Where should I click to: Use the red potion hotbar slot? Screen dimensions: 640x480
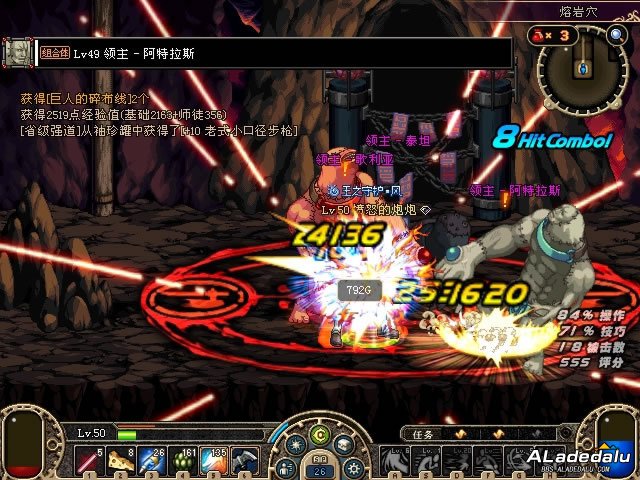click(88, 460)
